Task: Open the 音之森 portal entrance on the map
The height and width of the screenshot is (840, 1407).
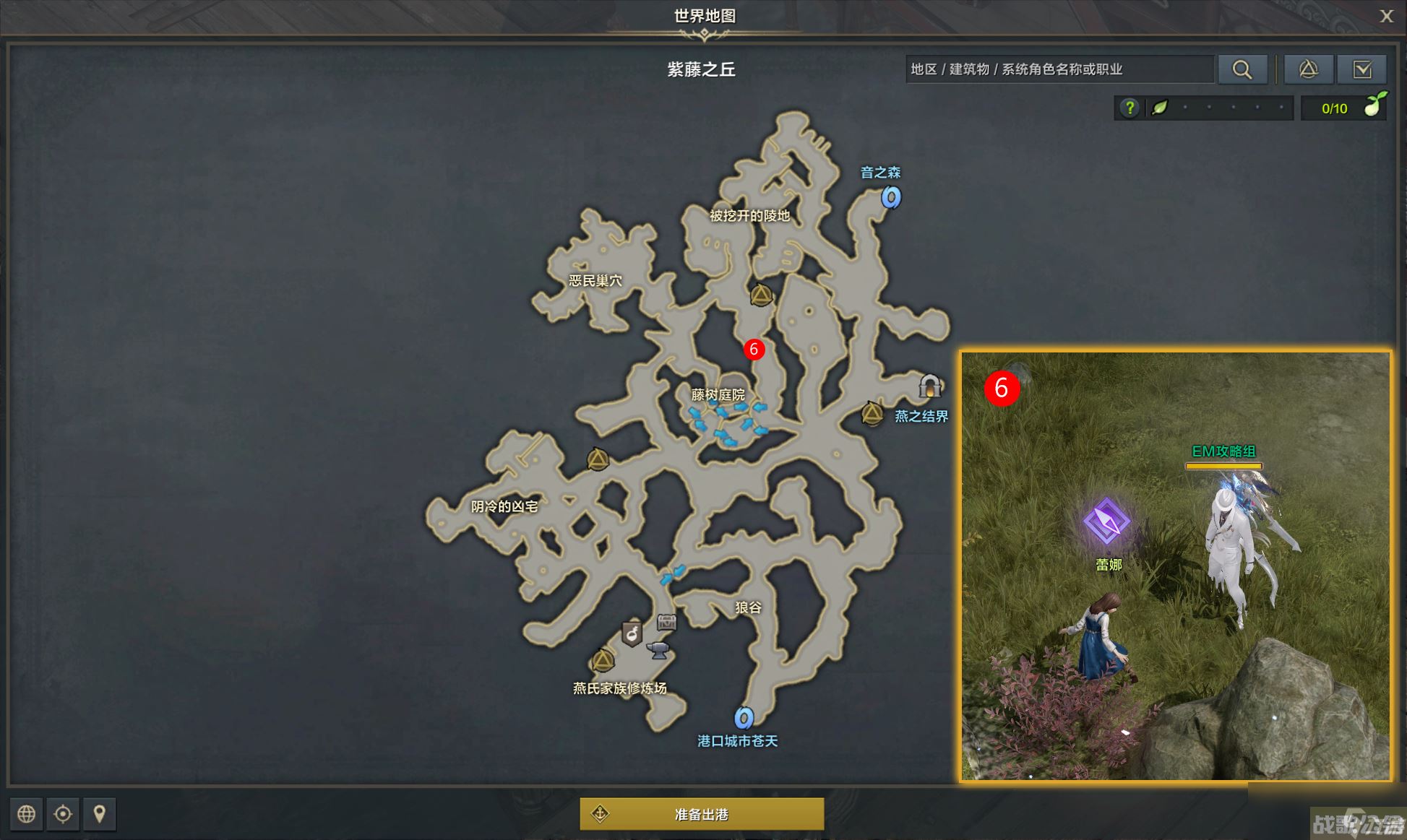Action: (891, 196)
